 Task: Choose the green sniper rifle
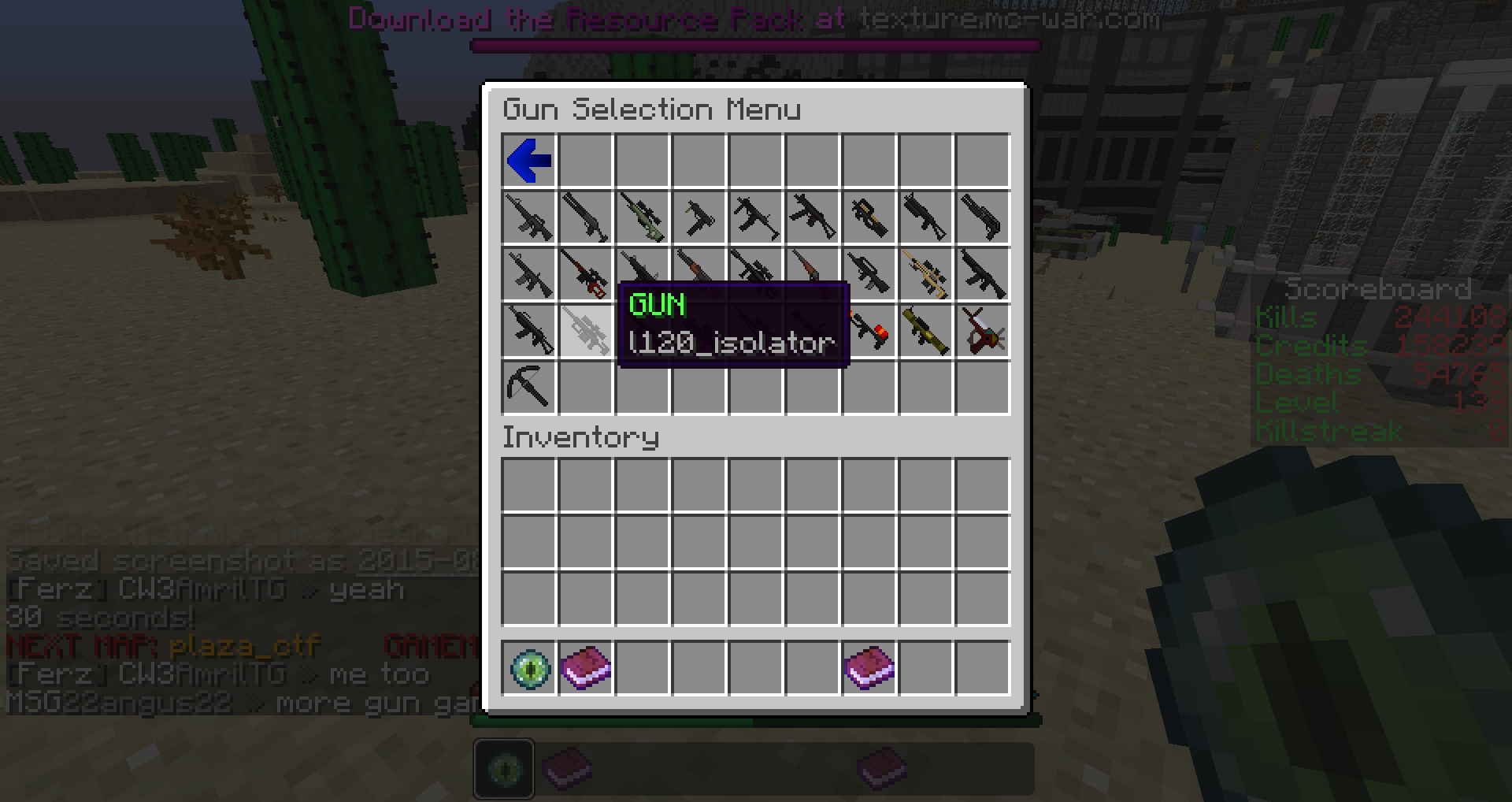pyautogui.click(x=643, y=217)
